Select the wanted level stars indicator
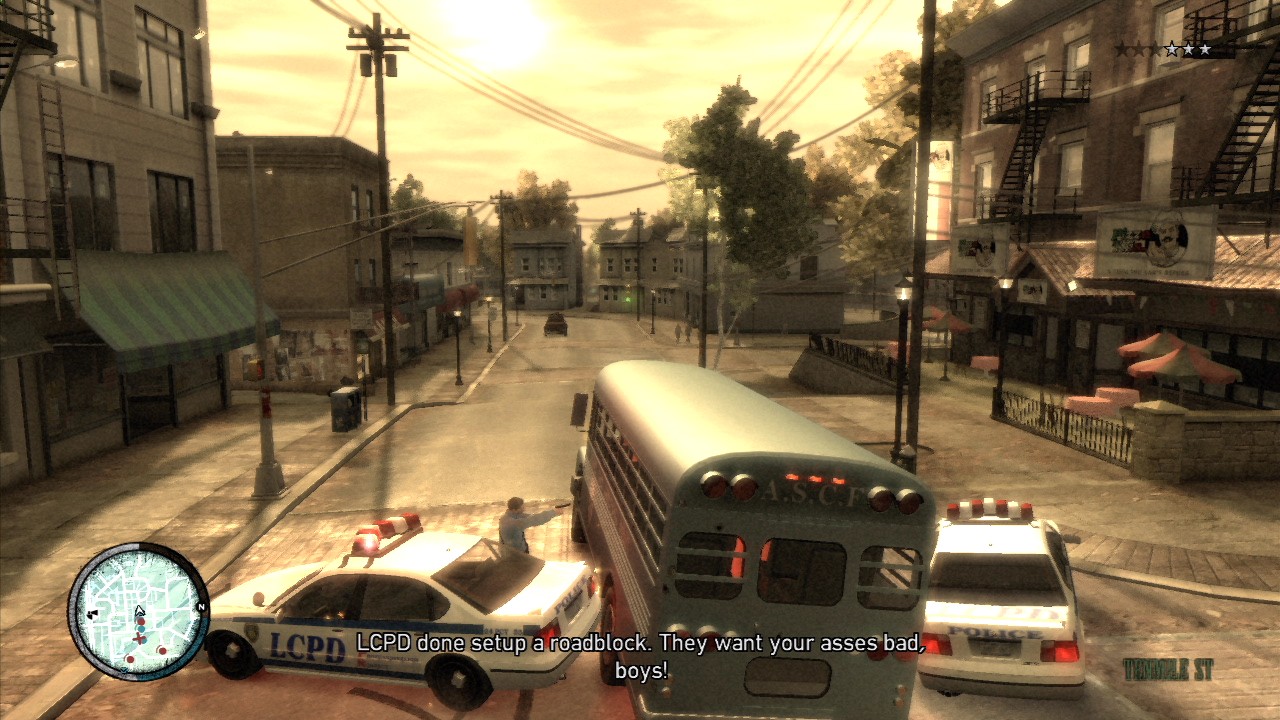The height and width of the screenshot is (720, 1280). tap(1163, 49)
